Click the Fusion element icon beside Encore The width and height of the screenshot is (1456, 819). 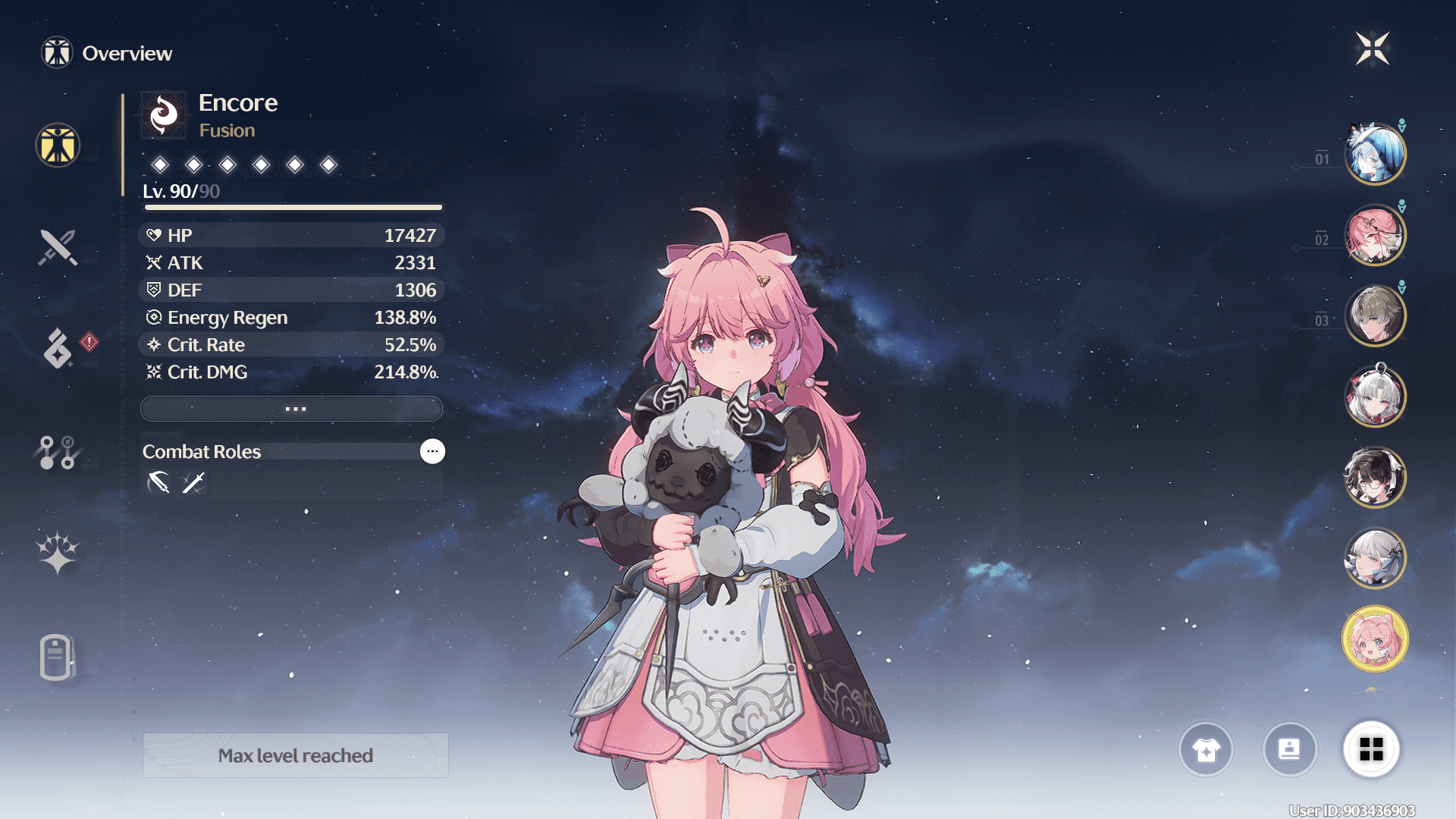click(164, 115)
